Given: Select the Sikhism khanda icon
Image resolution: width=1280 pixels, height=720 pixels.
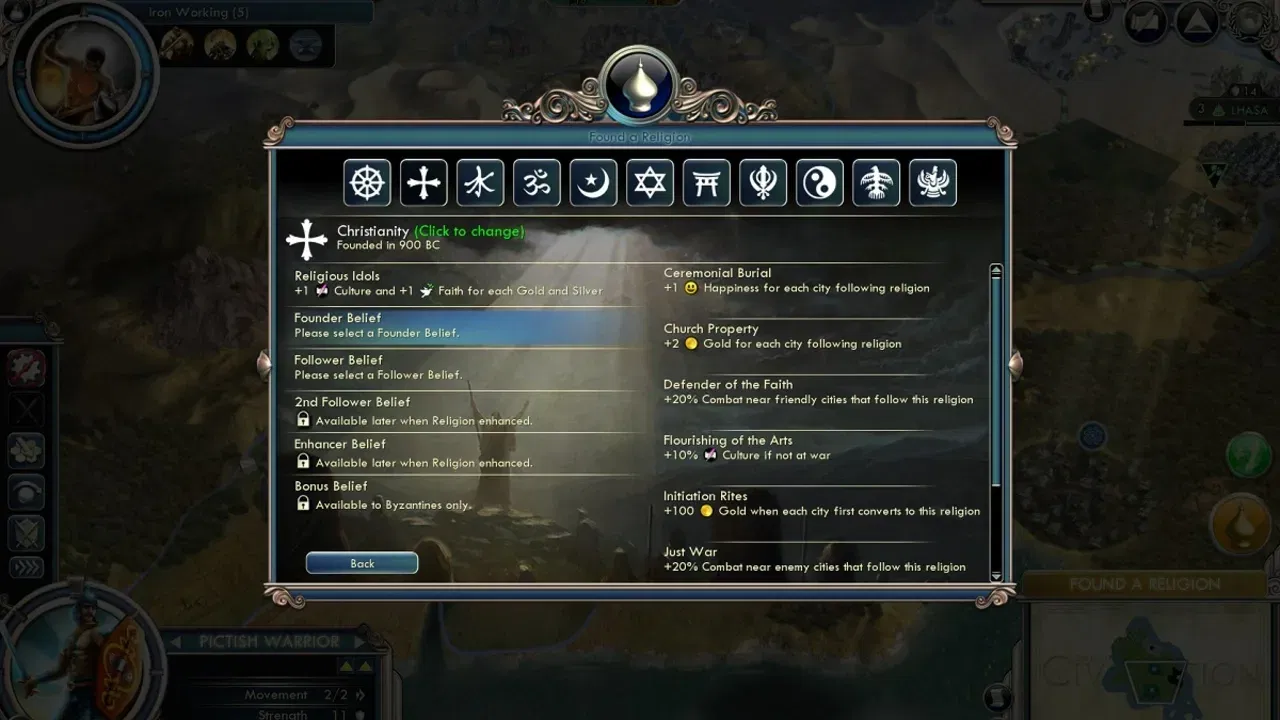Looking at the screenshot, I should 763,183.
